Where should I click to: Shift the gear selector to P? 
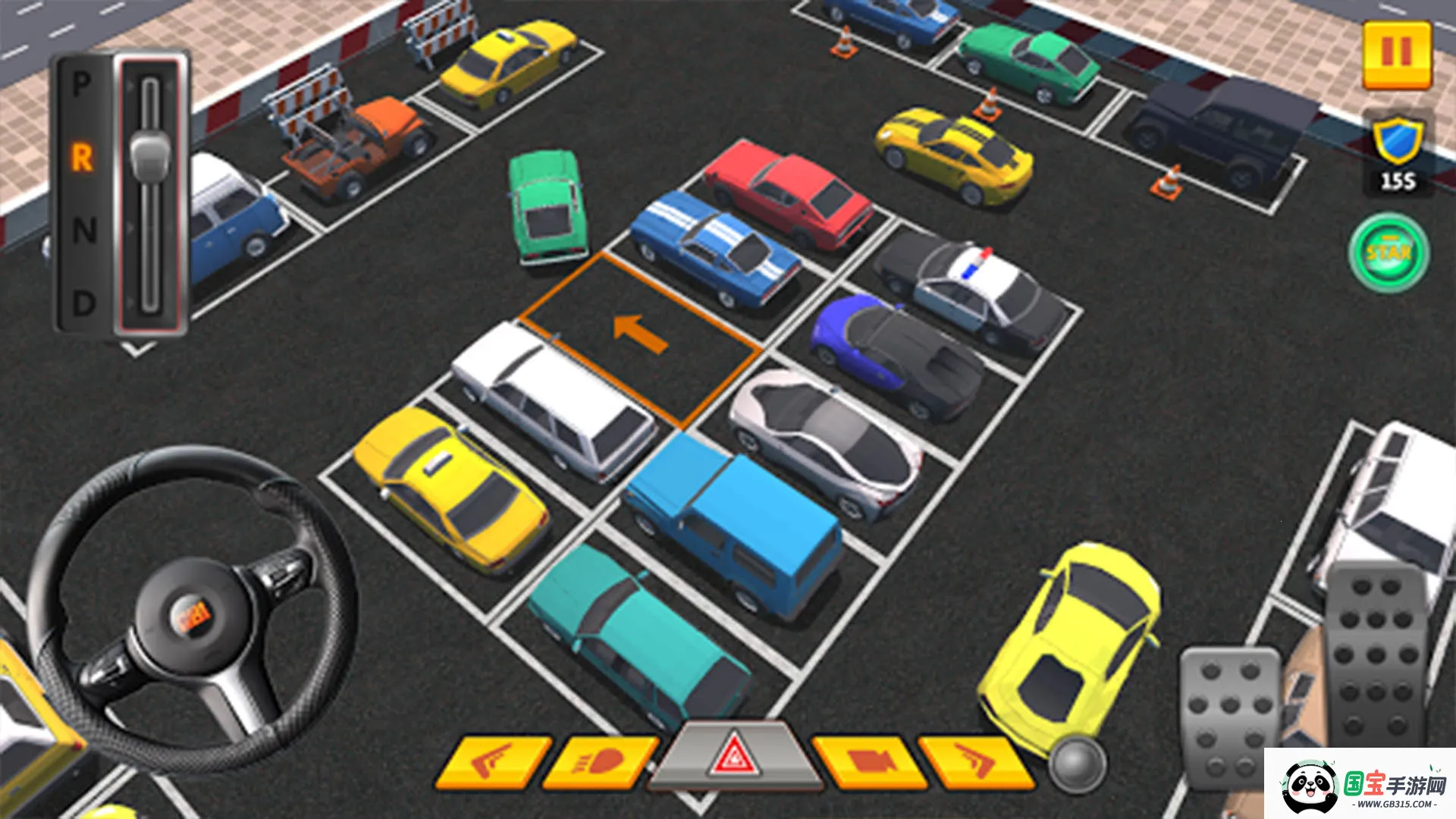(82, 85)
